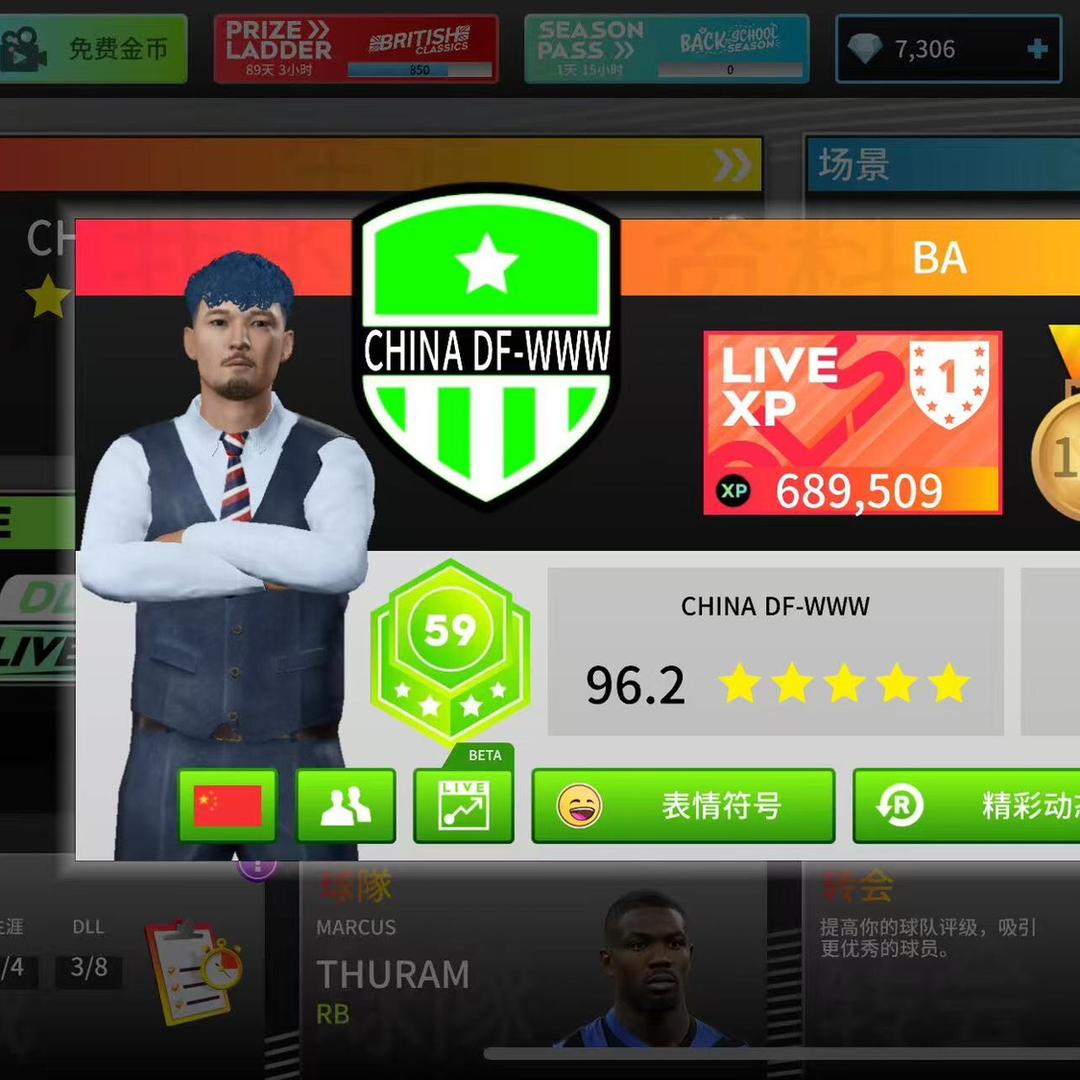Viewport: 1080px width, 1080px height.
Task: Tap the CHINA DF-WWW shield crest
Action: click(x=487, y=345)
